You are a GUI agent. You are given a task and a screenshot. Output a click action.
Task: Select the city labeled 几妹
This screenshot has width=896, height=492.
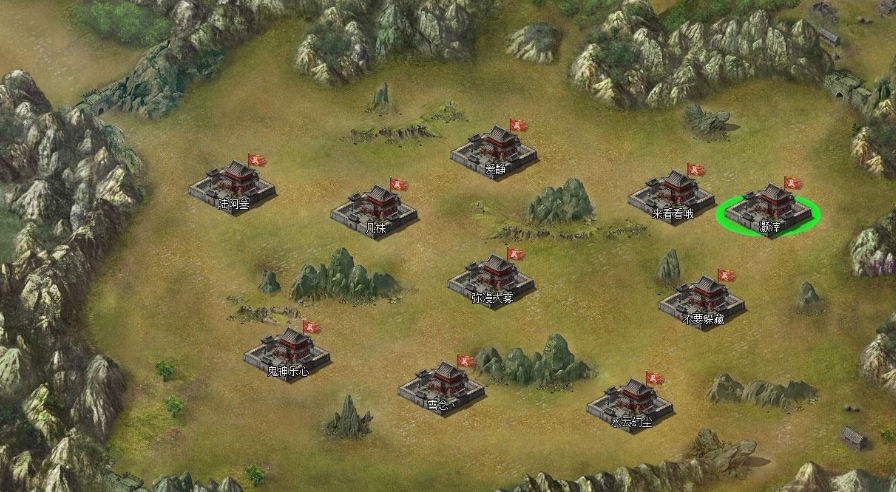374,208
